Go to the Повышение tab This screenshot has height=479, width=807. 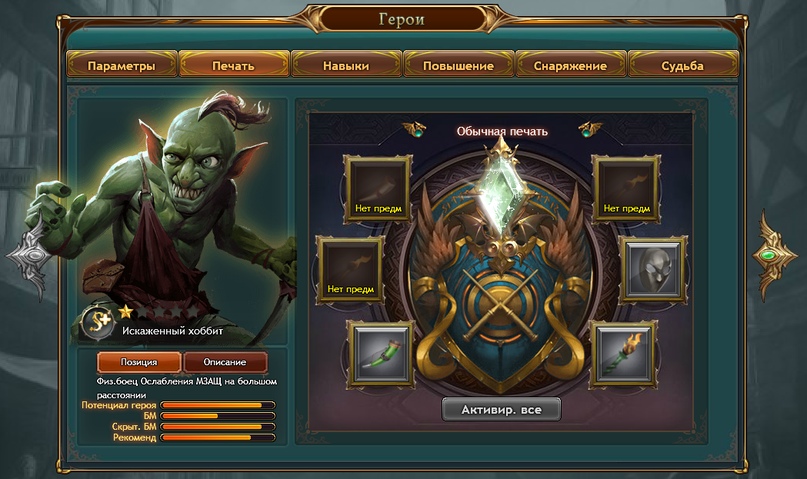point(458,66)
